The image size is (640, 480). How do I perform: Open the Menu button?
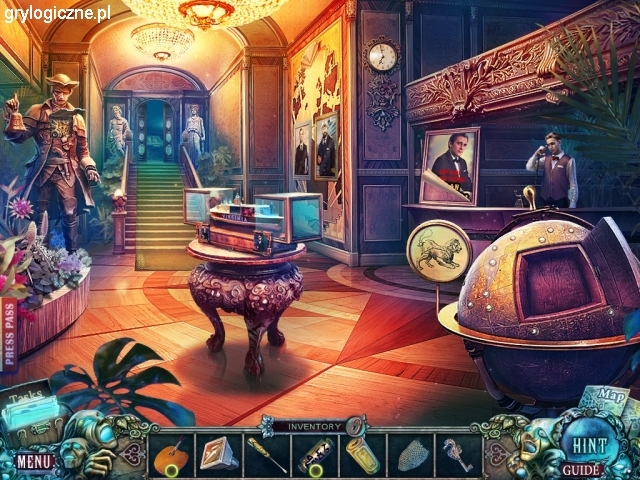33,461
